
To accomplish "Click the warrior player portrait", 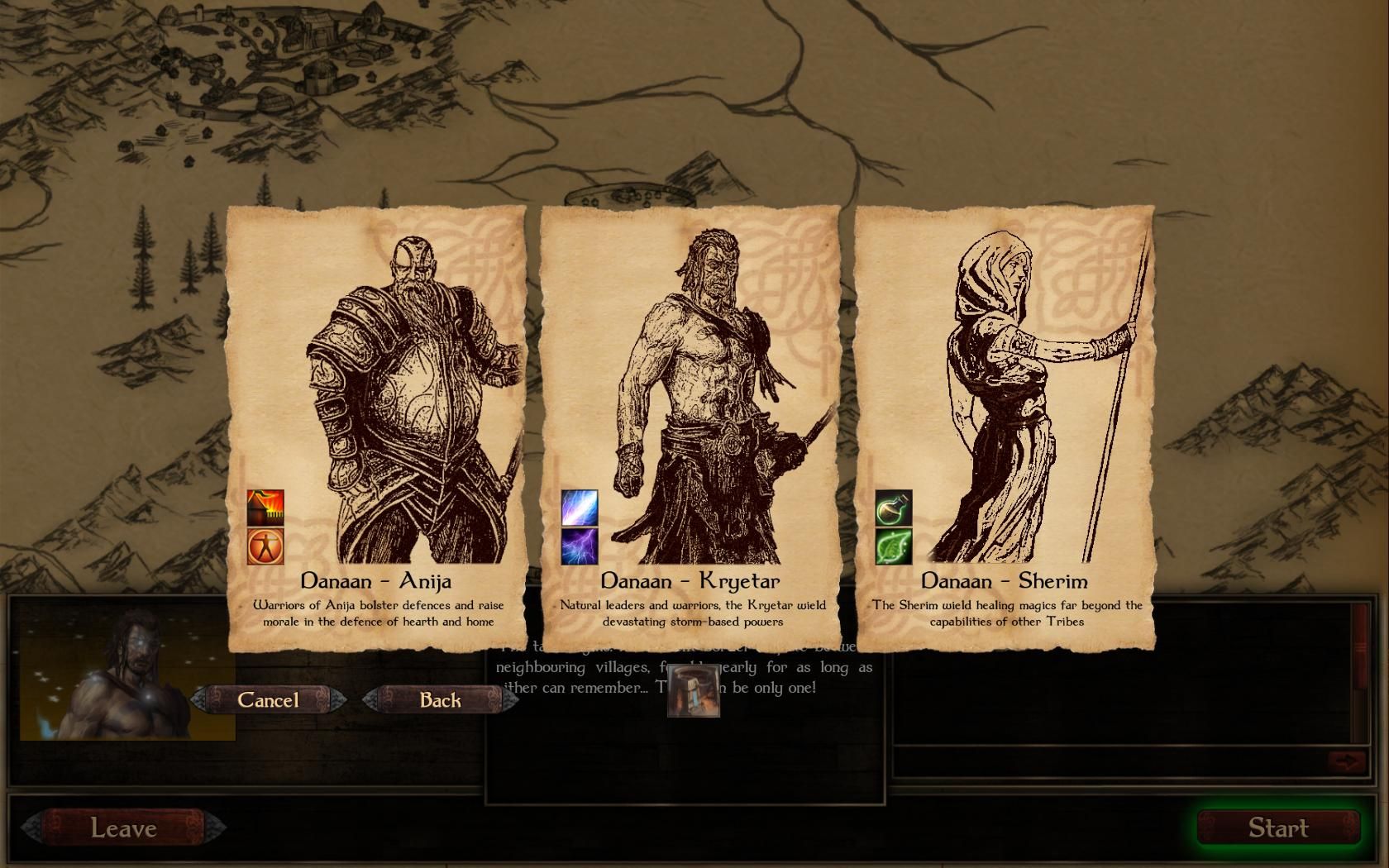I will (x=127, y=678).
